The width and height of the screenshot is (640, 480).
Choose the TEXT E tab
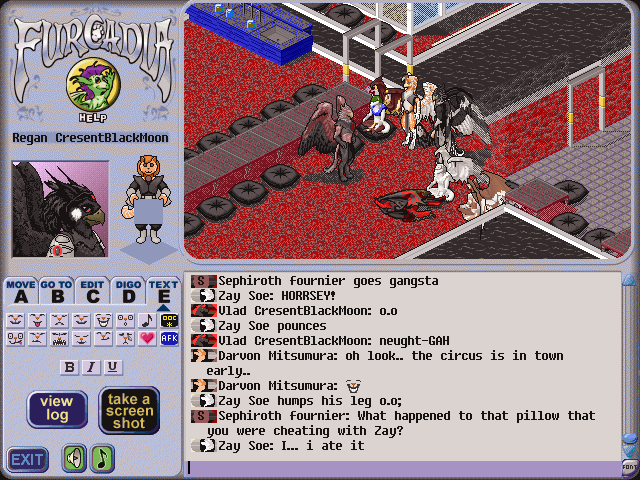[x=163, y=290]
